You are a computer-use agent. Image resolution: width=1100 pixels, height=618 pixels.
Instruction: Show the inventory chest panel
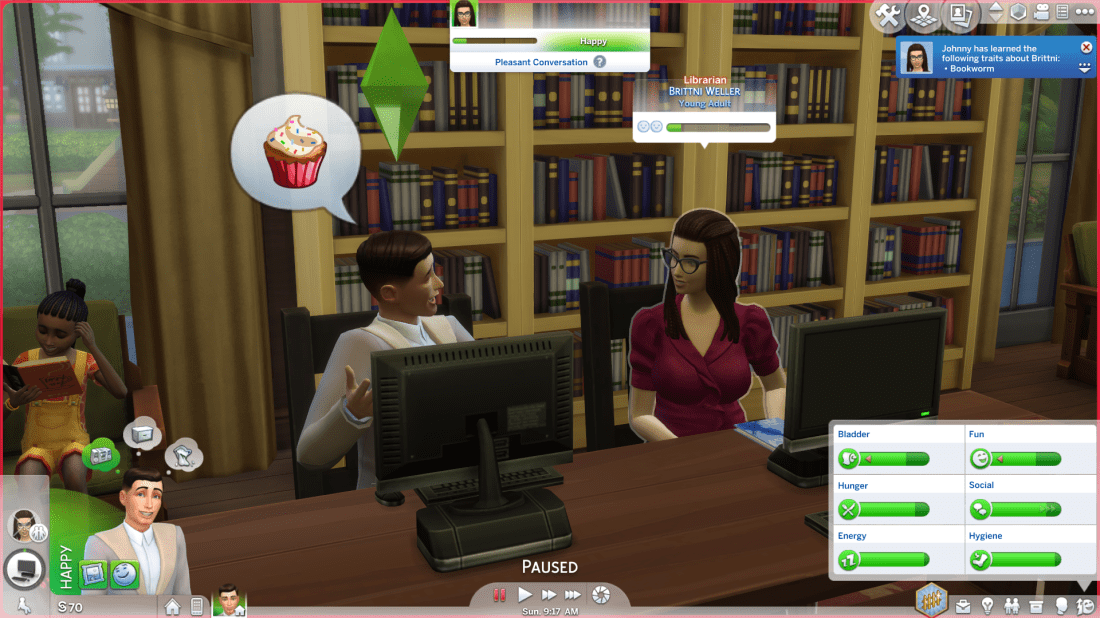coord(1037,606)
